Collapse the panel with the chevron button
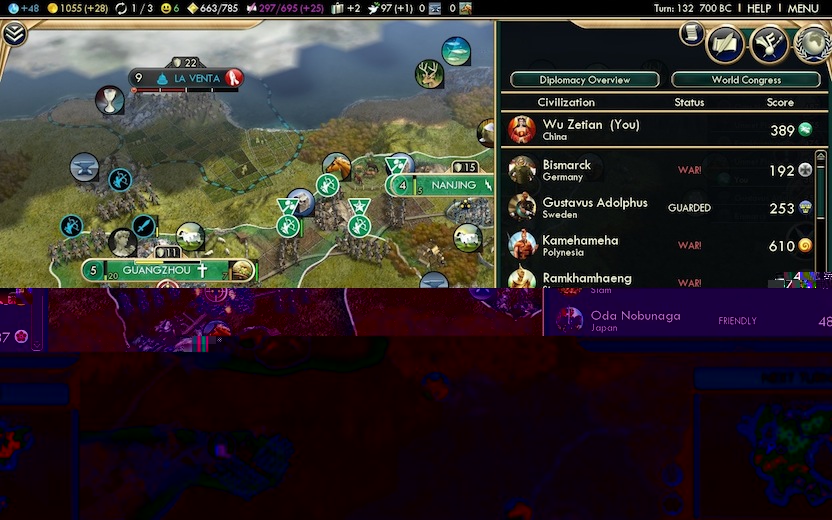This screenshot has width=832, height=520. pyautogui.click(x=14, y=35)
